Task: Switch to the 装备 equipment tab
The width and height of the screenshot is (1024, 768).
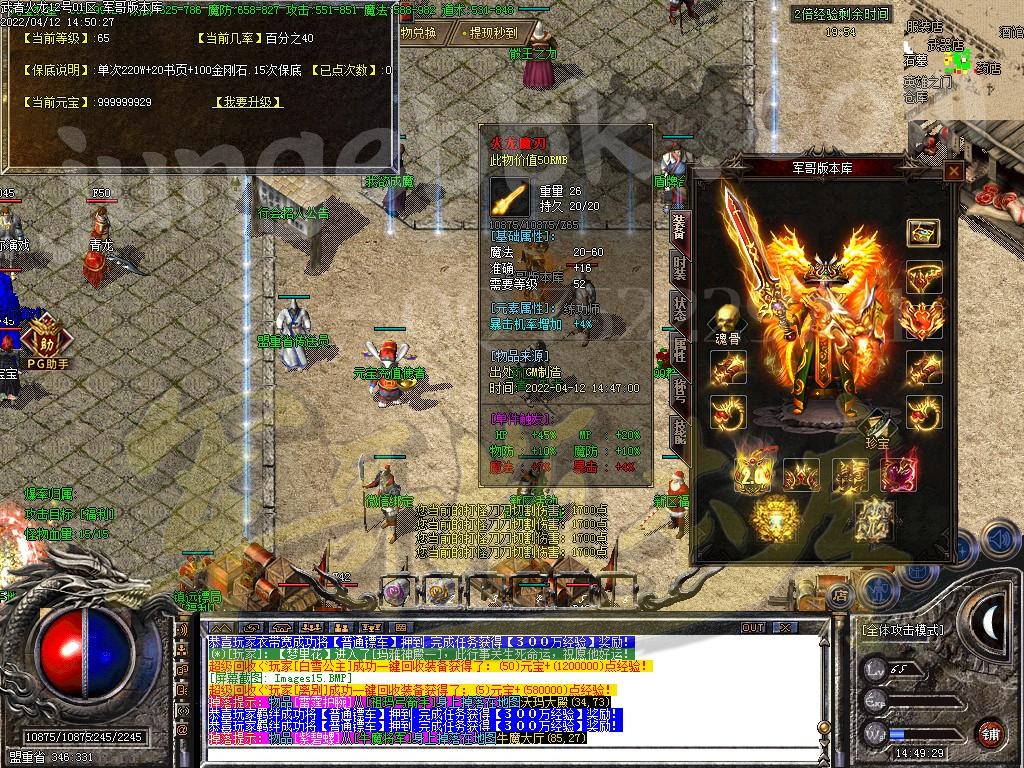Action: pos(679,229)
